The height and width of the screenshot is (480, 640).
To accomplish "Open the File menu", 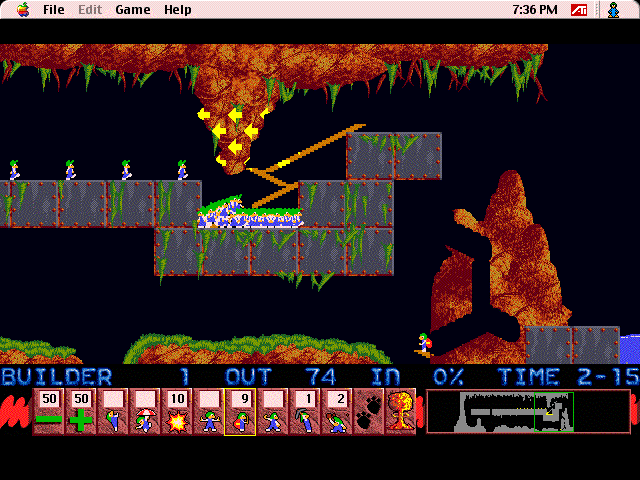I will [x=53, y=10].
